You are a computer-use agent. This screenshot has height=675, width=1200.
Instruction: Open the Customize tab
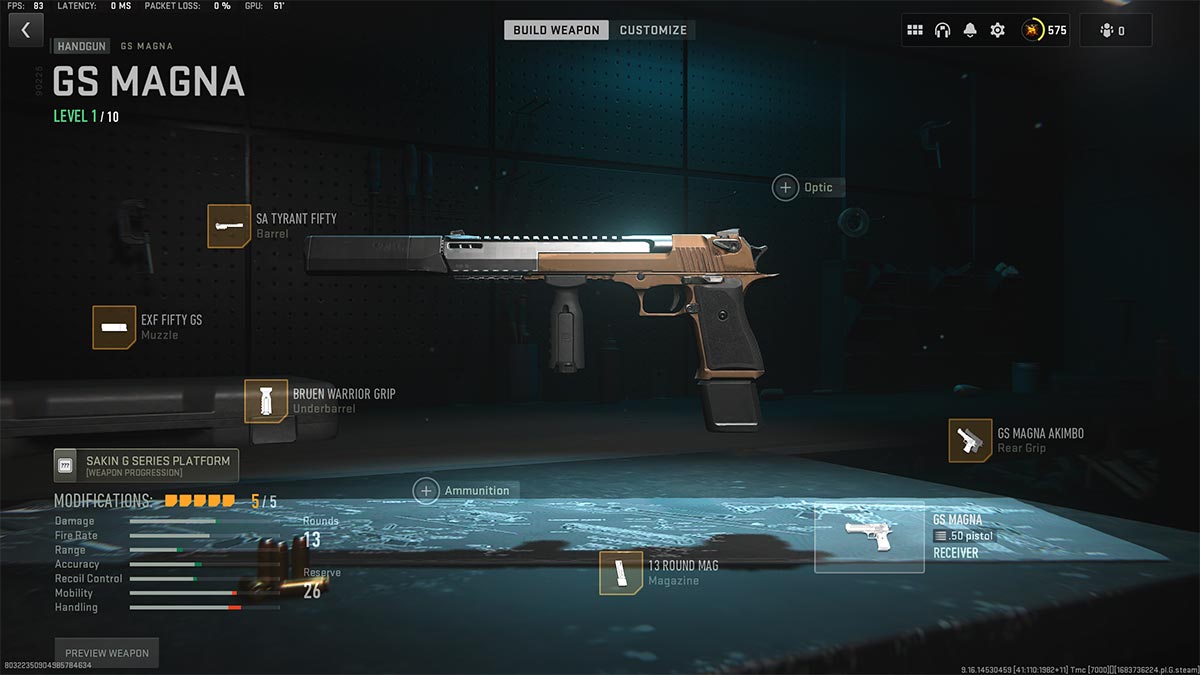pos(653,30)
